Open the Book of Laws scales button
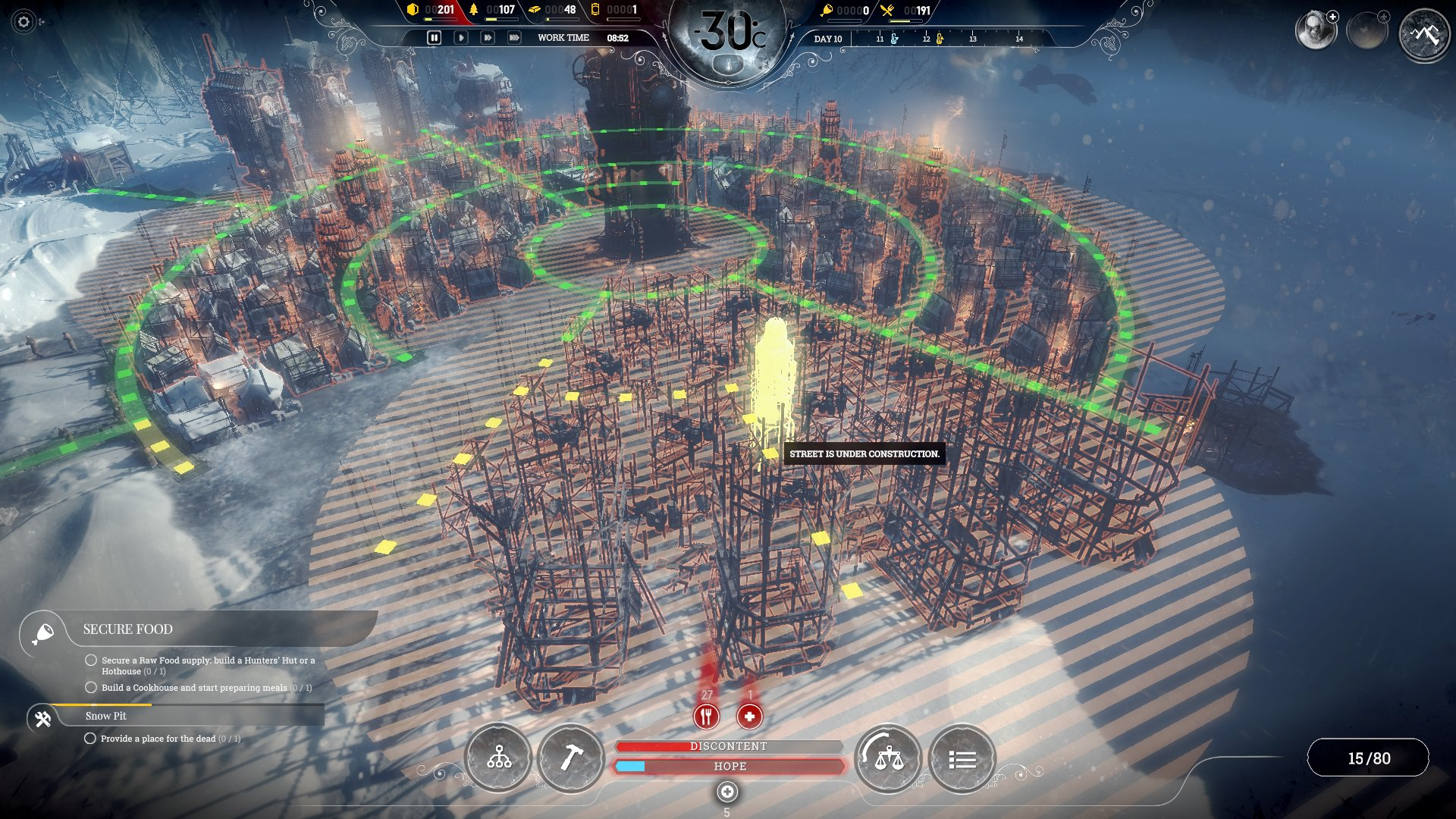This screenshot has height=819, width=1456. click(888, 758)
